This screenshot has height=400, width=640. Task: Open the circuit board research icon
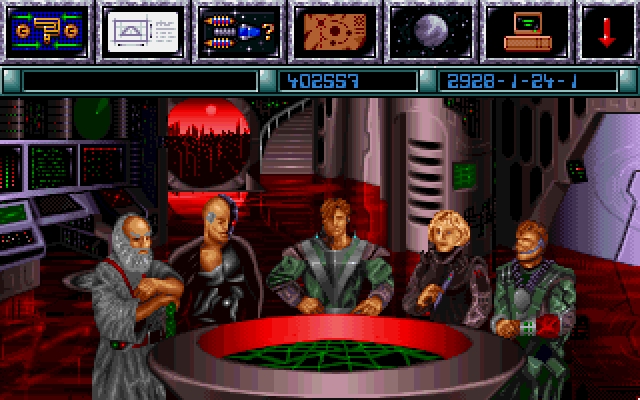pos(46,32)
